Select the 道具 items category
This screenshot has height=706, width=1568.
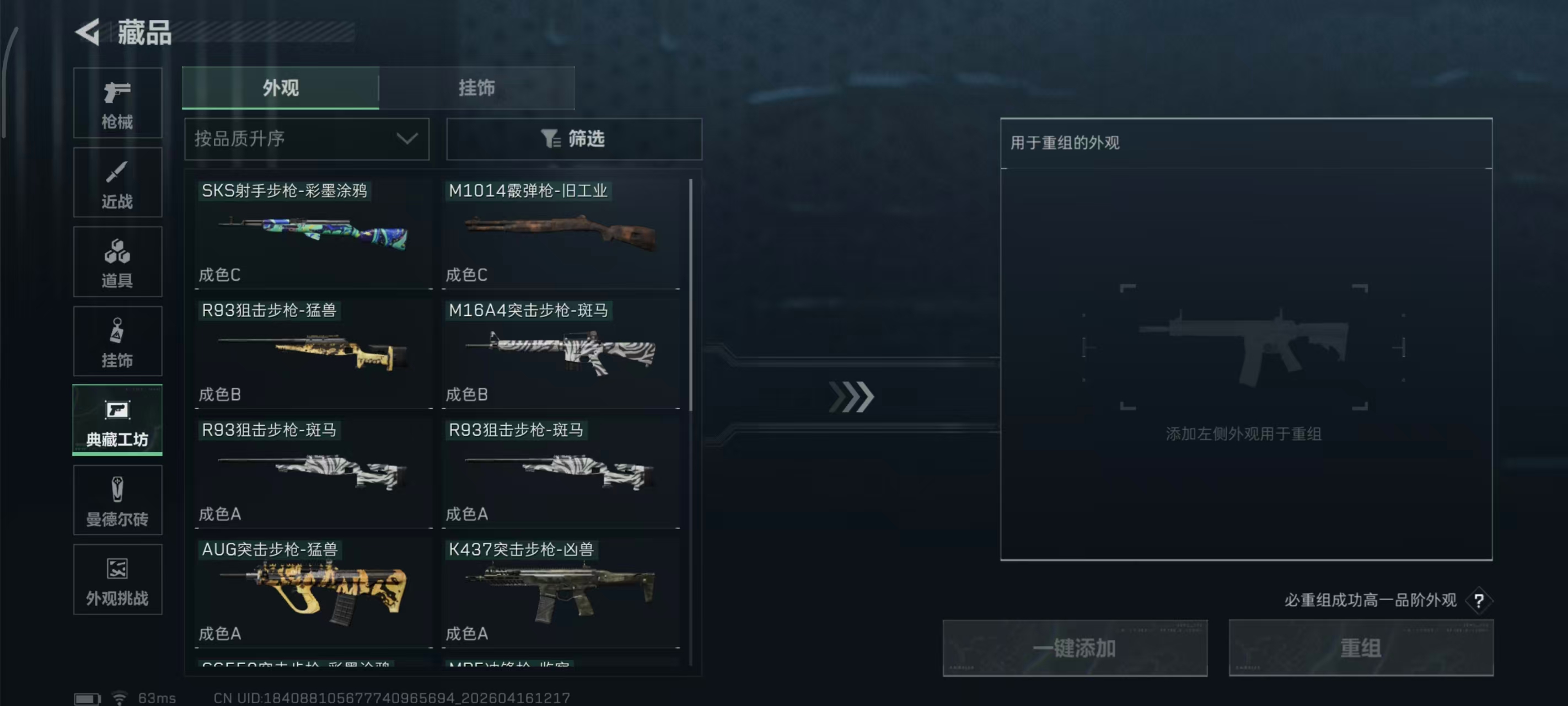click(117, 262)
